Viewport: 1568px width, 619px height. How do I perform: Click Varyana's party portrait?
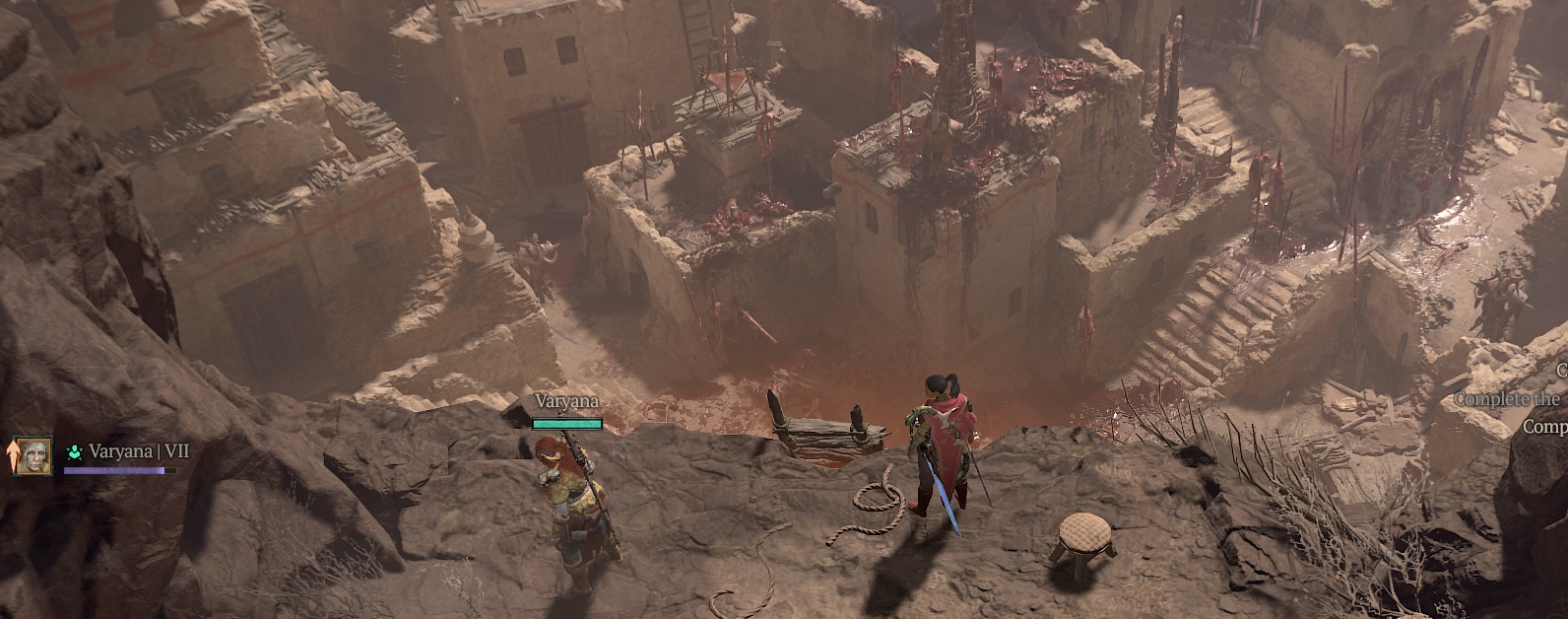(x=33, y=455)
